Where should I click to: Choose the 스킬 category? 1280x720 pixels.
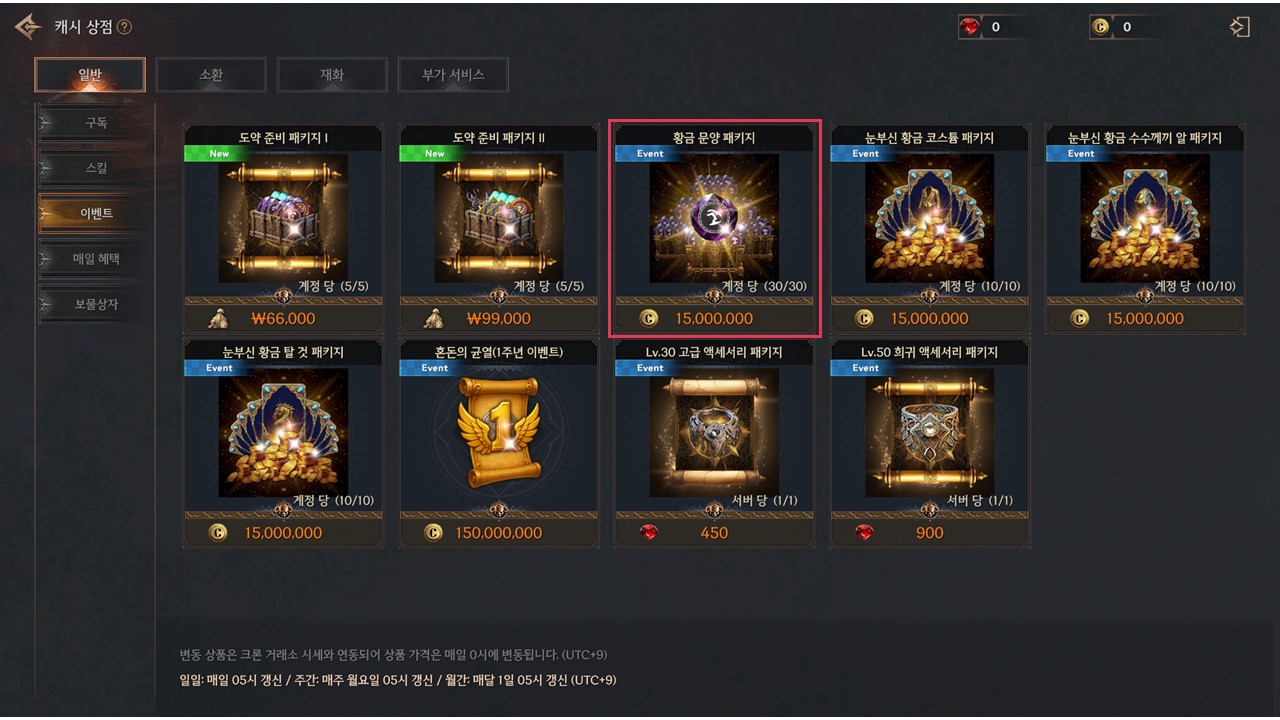pyautogui.click(x=96, y=168)
